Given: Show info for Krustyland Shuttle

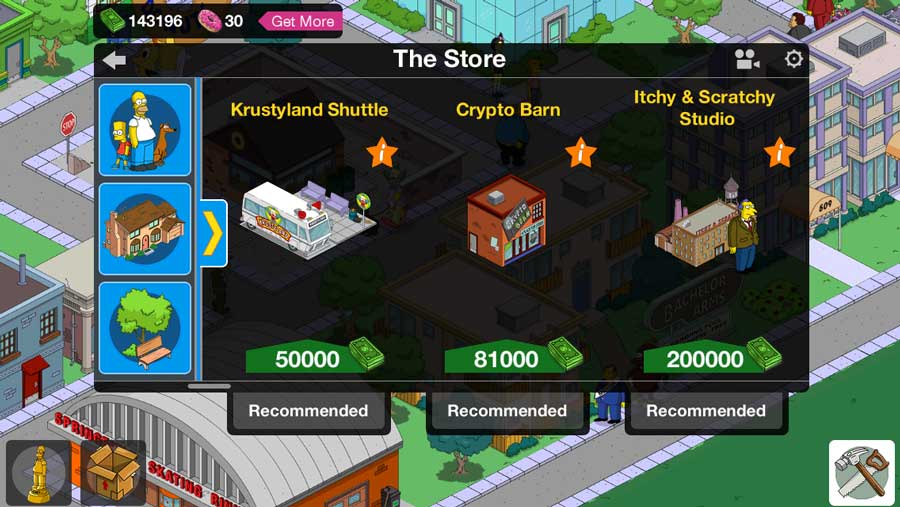Looking at the screenshot, I should [382, 153].
